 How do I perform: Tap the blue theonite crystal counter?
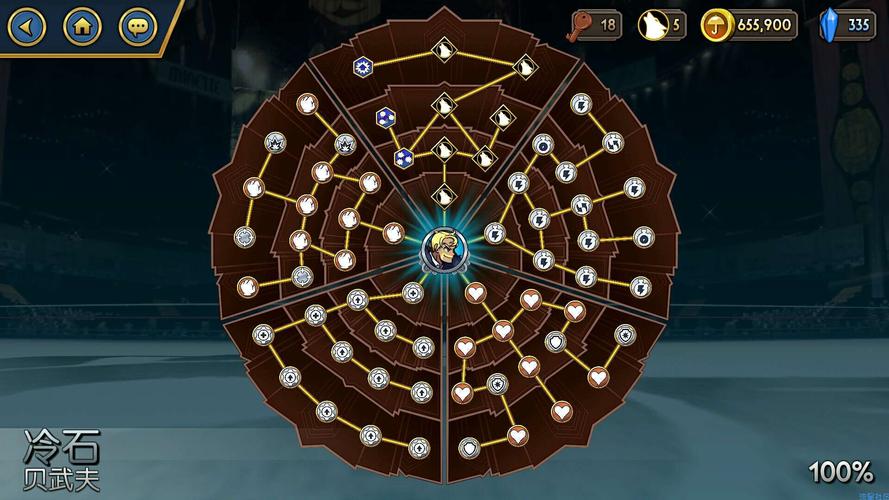pos(846,25)
